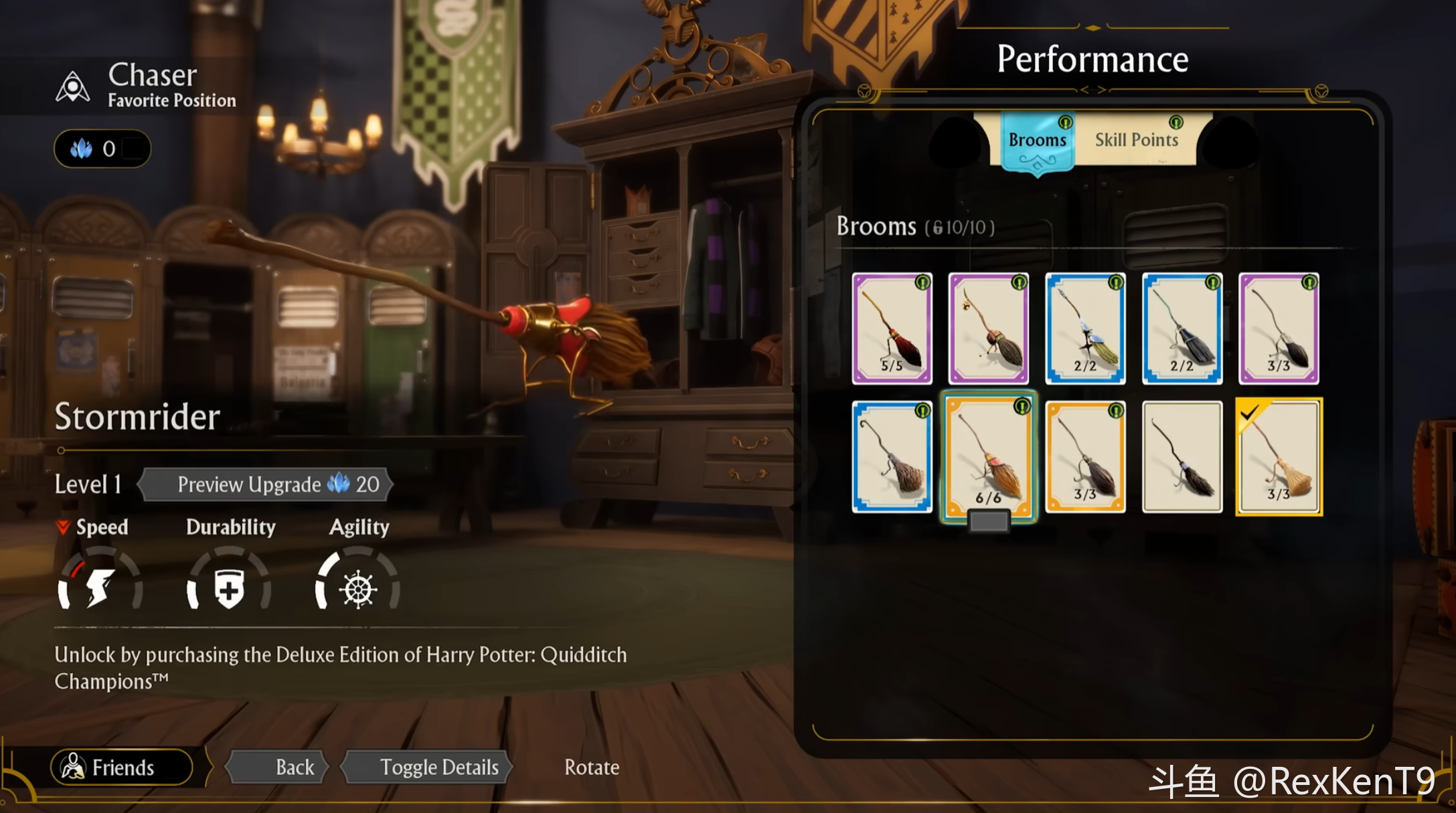Choose the checkmarked equipped broom card

[x=1279, y=456]
